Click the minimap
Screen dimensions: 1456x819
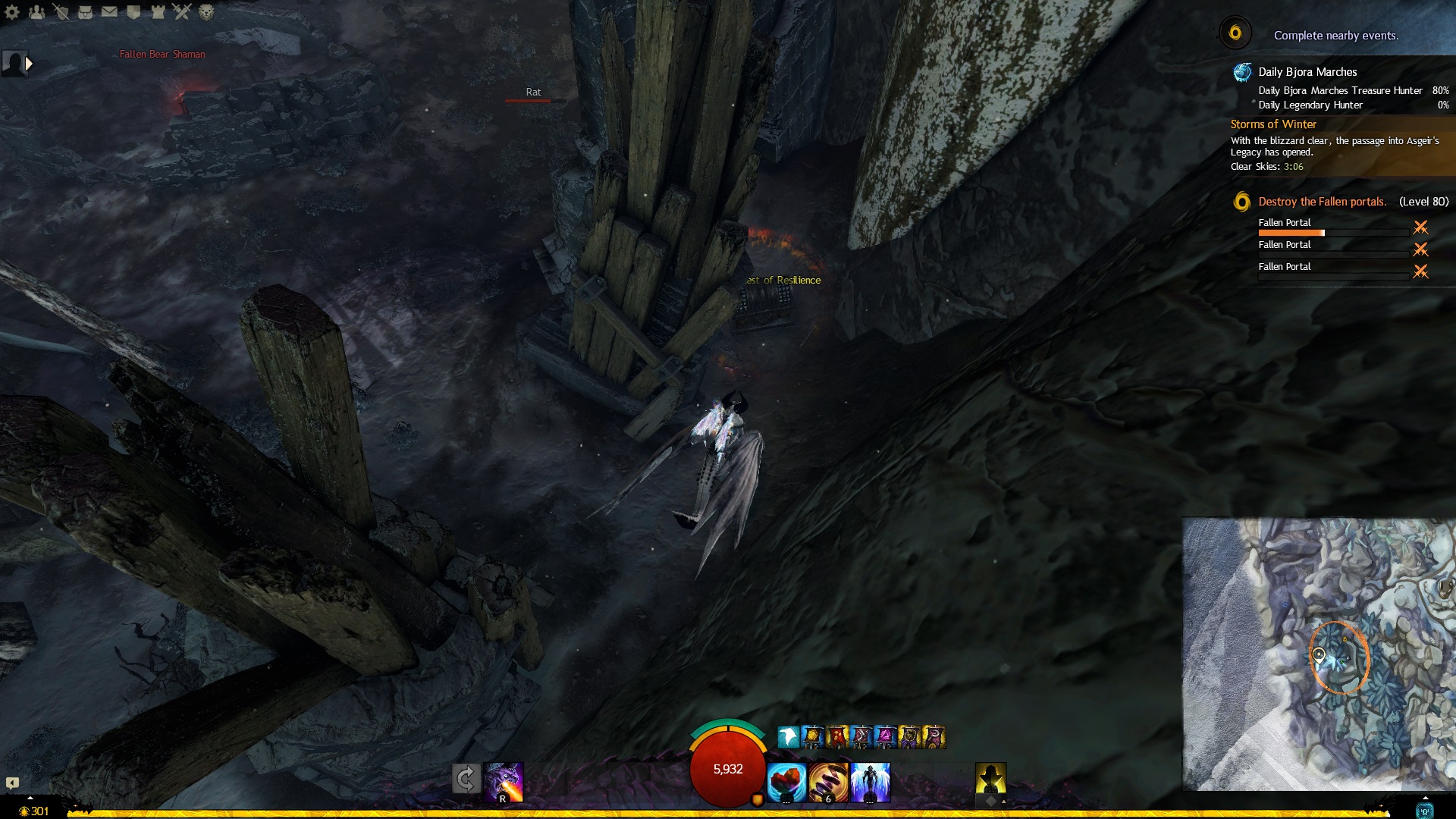[x=1319, y=654]
